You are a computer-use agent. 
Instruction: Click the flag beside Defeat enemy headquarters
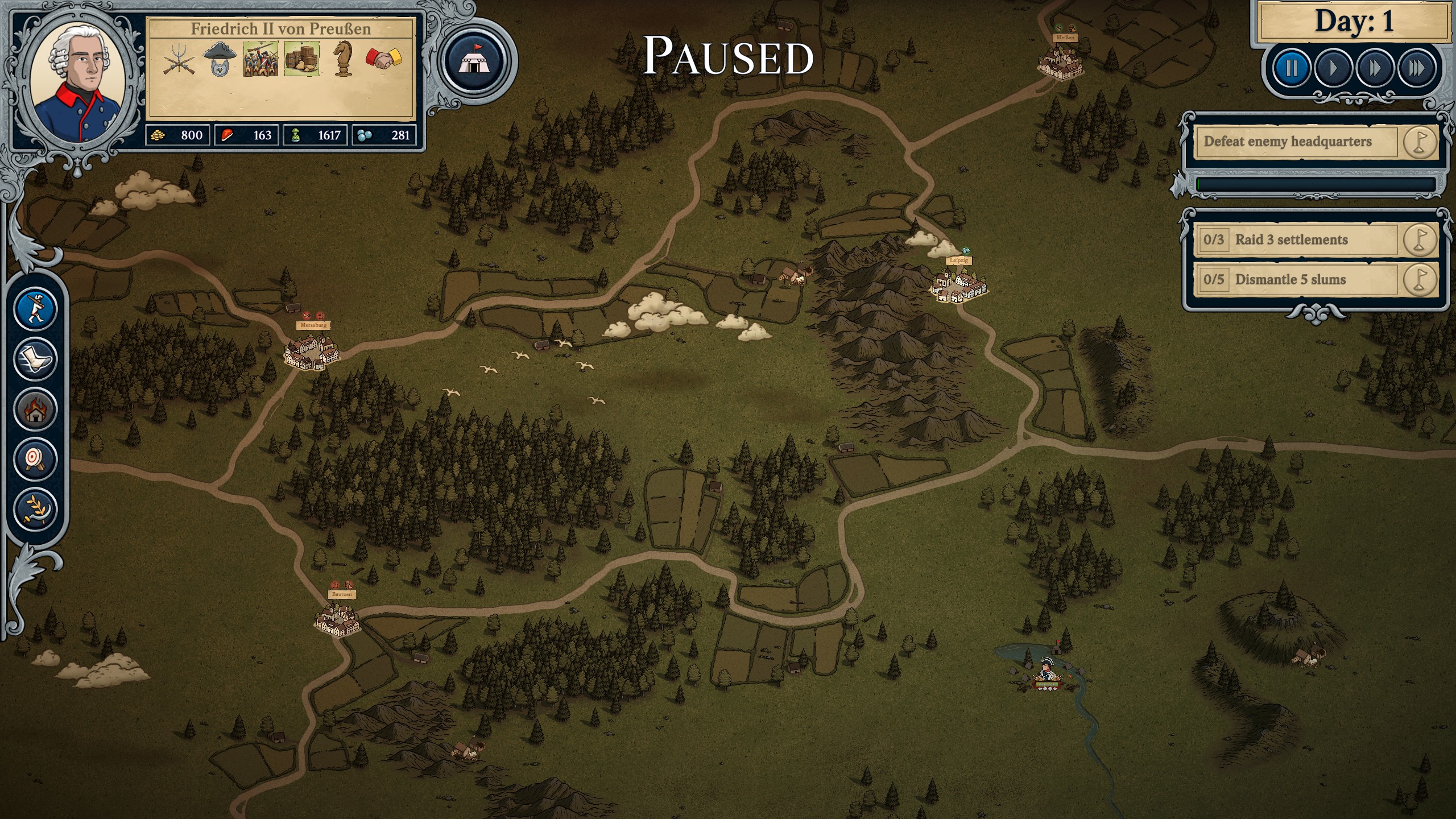click(x=1420, y=142)
